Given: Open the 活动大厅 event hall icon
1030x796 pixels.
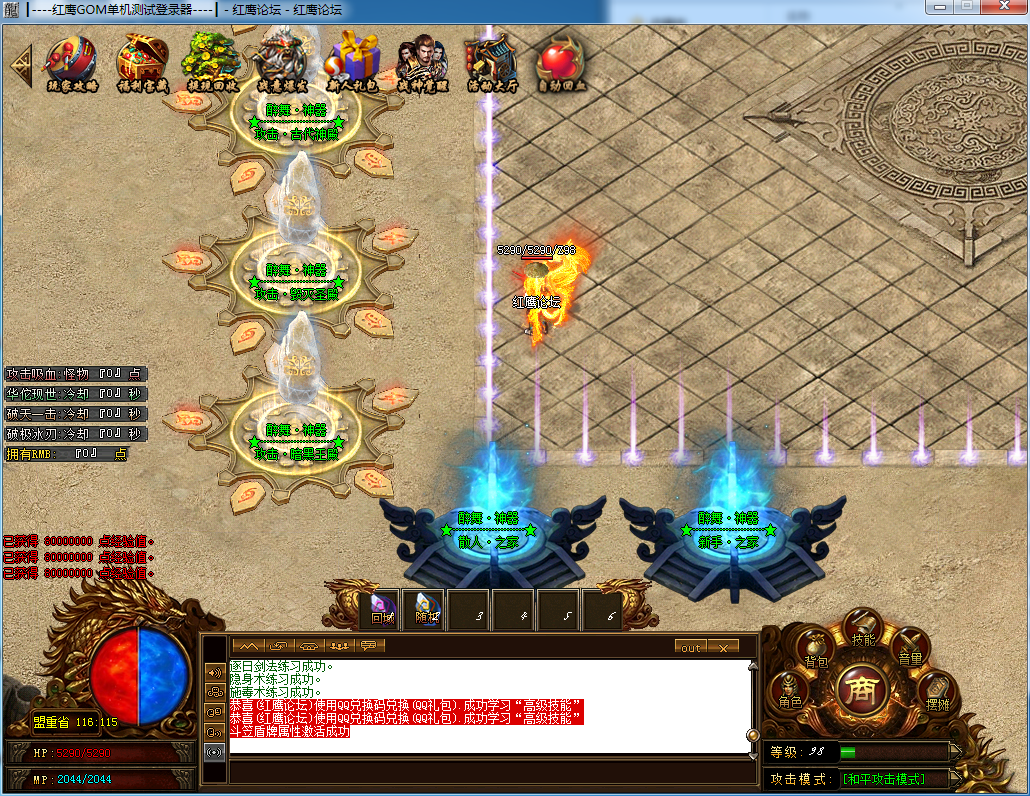Looking at the screenshot, I should click(491, 63).
